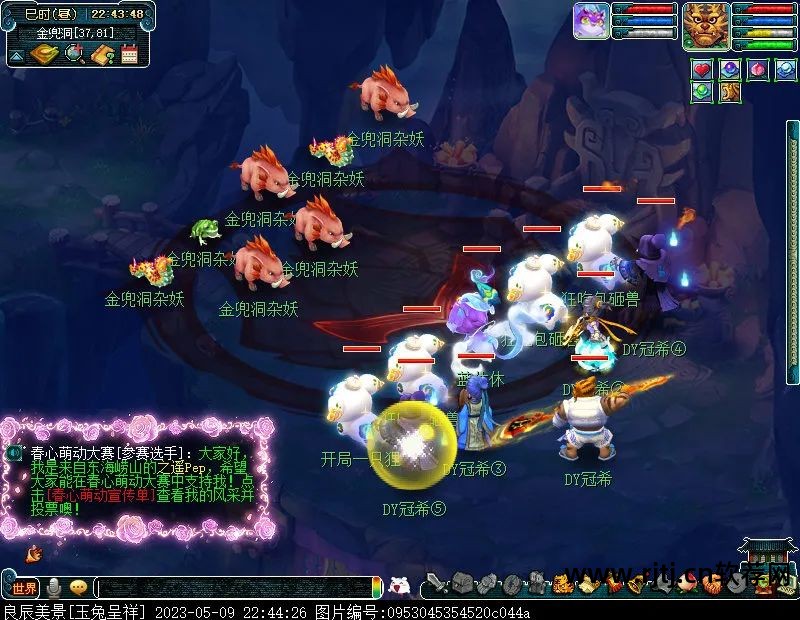Select the purple pet portrait

(591, 21)
